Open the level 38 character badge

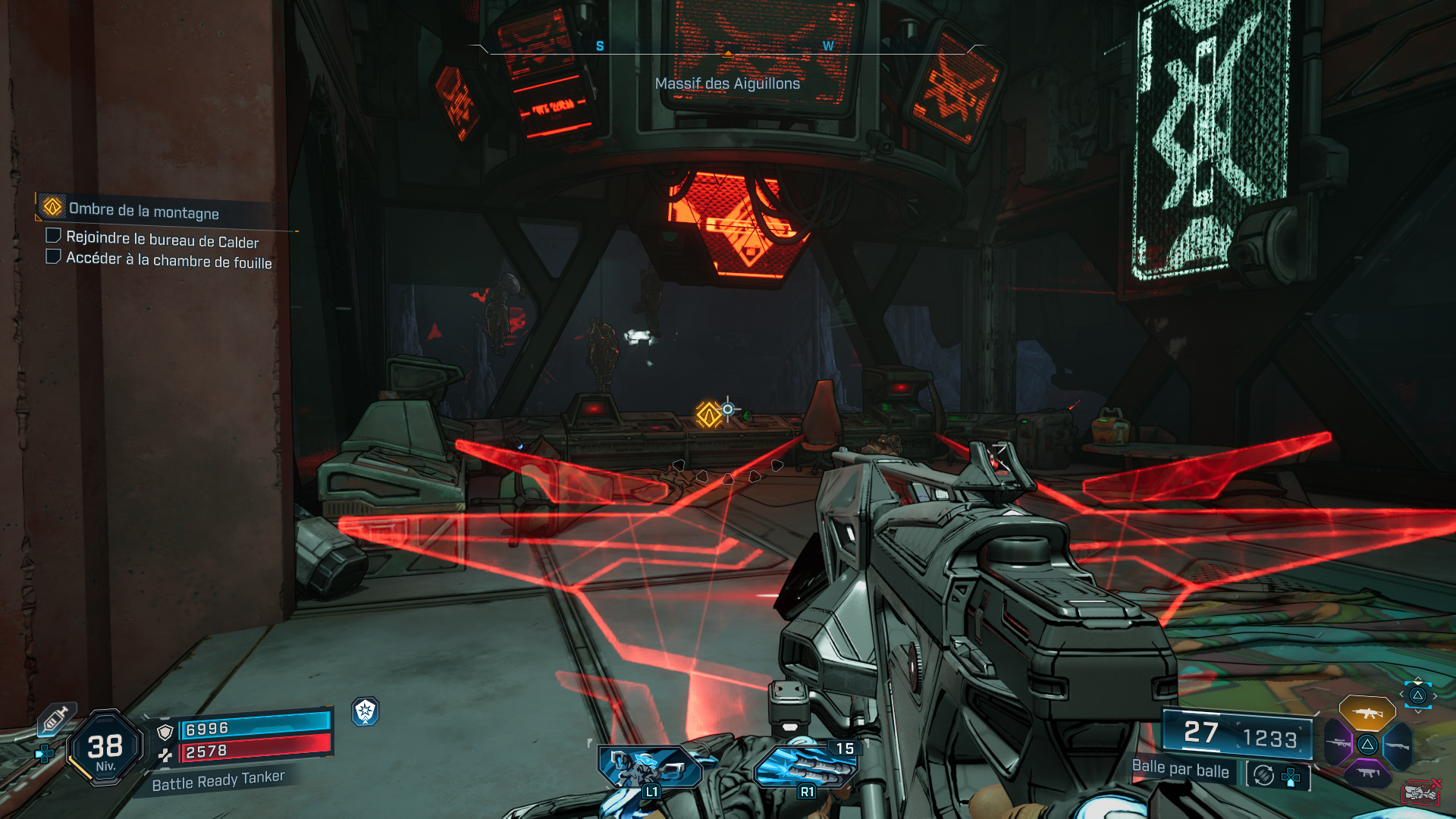point(105,748)
